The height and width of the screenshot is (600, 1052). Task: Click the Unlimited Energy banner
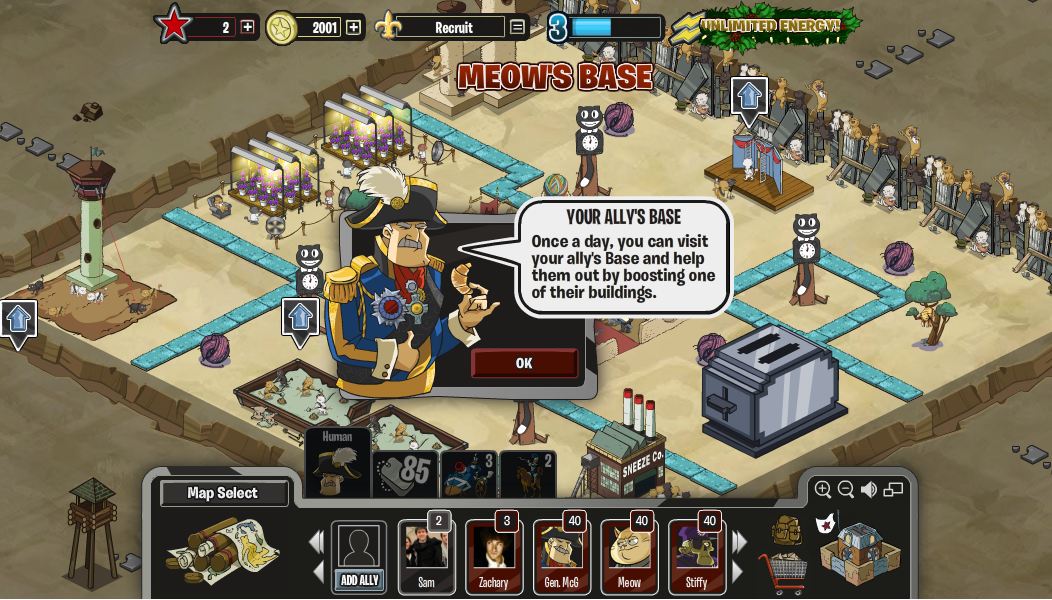769,26
